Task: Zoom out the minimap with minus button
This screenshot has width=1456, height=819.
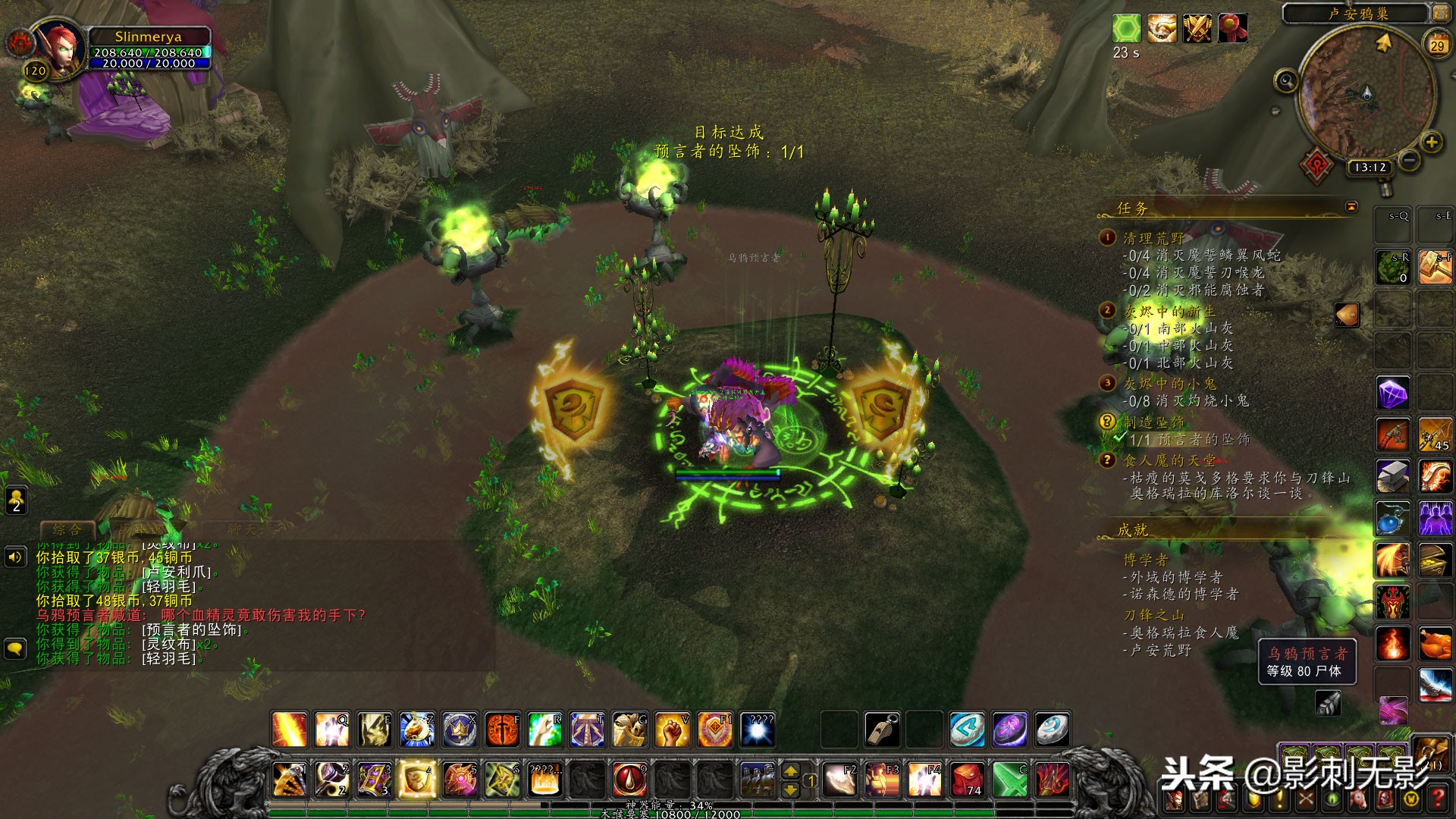Action: pyautogui.click(x=1409, y=160)
